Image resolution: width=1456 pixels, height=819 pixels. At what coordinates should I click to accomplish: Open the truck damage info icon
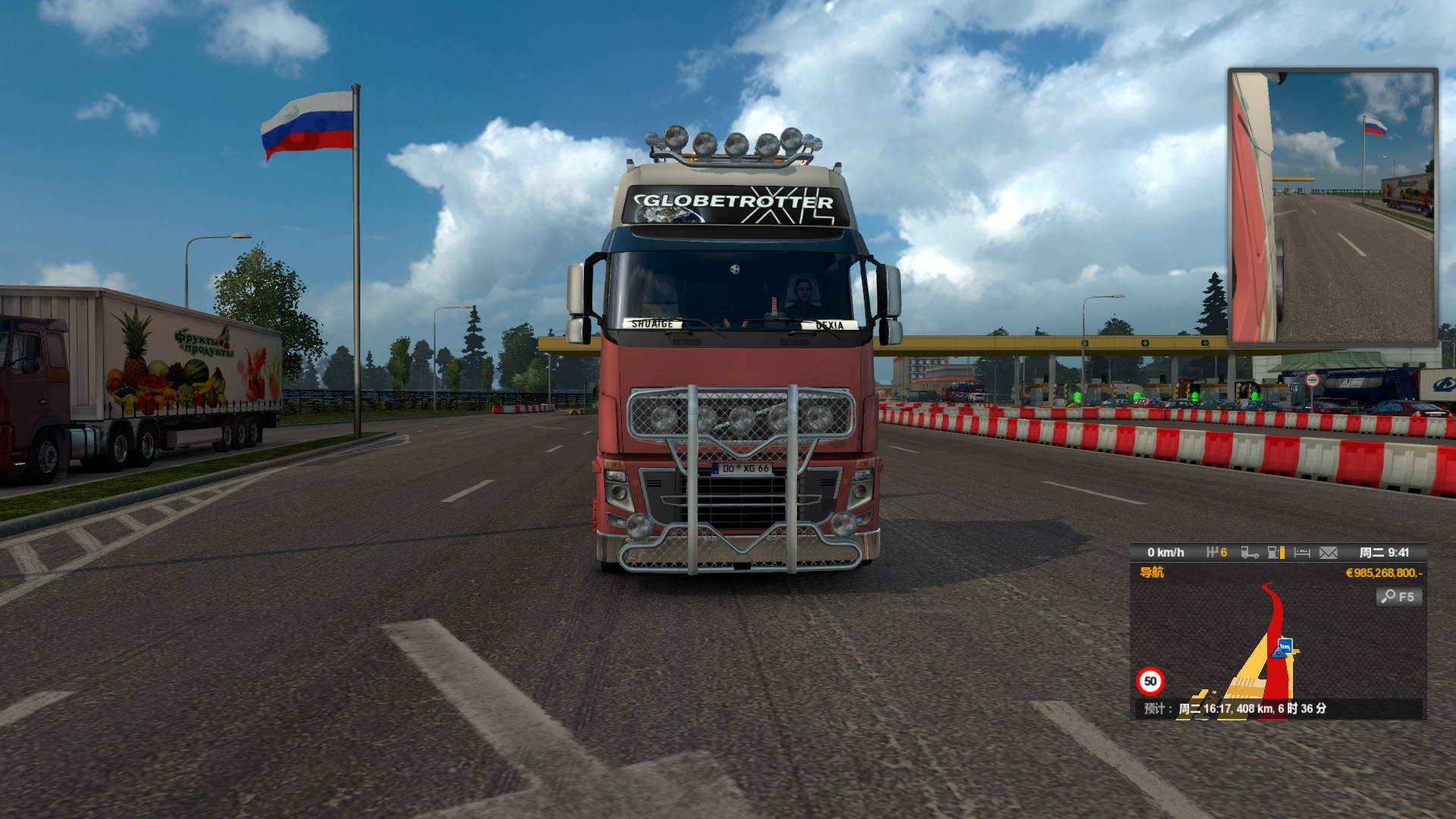pyautogui.click(x=1250, y=553)
